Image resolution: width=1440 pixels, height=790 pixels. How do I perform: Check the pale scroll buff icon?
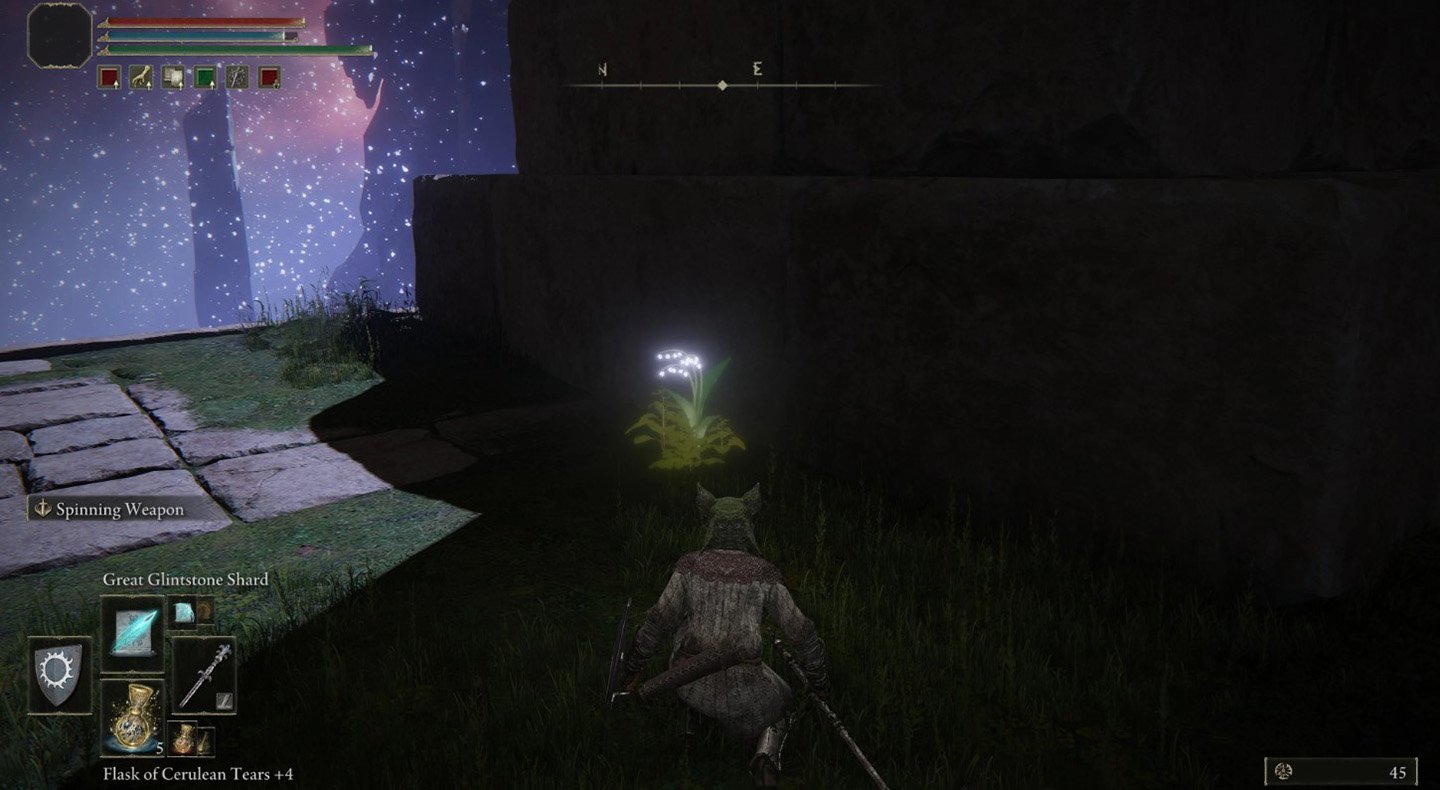point(173,77)
